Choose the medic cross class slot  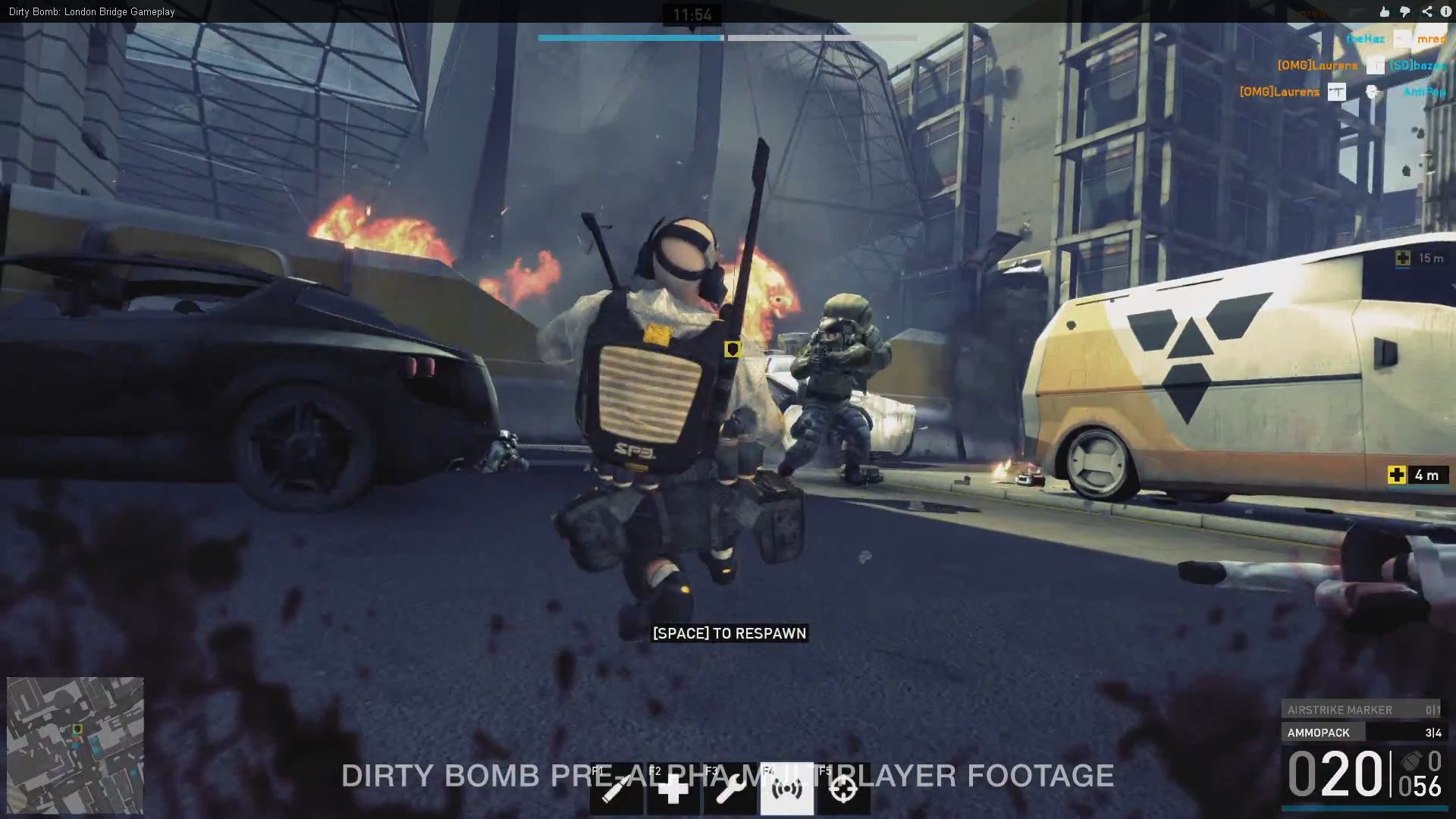673,789
